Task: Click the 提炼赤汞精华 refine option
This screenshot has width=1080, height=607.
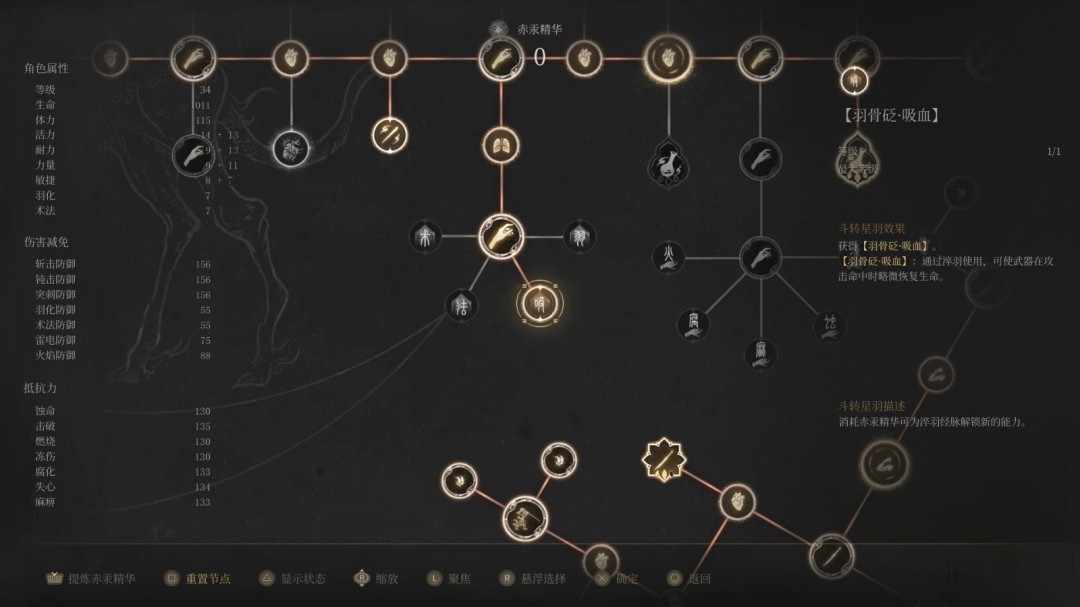Action: tap(92, 578)
